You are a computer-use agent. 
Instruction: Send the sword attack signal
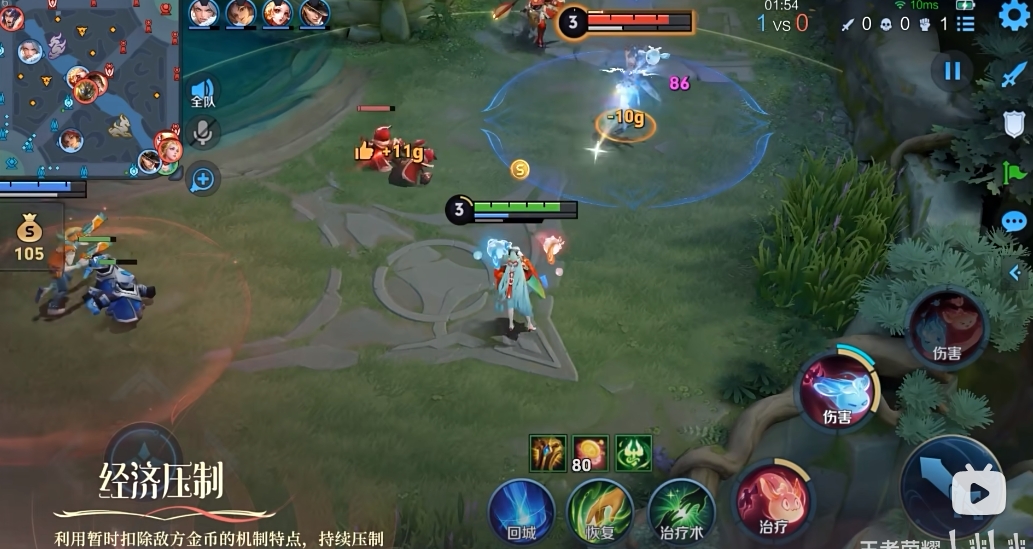(1014, 75)
